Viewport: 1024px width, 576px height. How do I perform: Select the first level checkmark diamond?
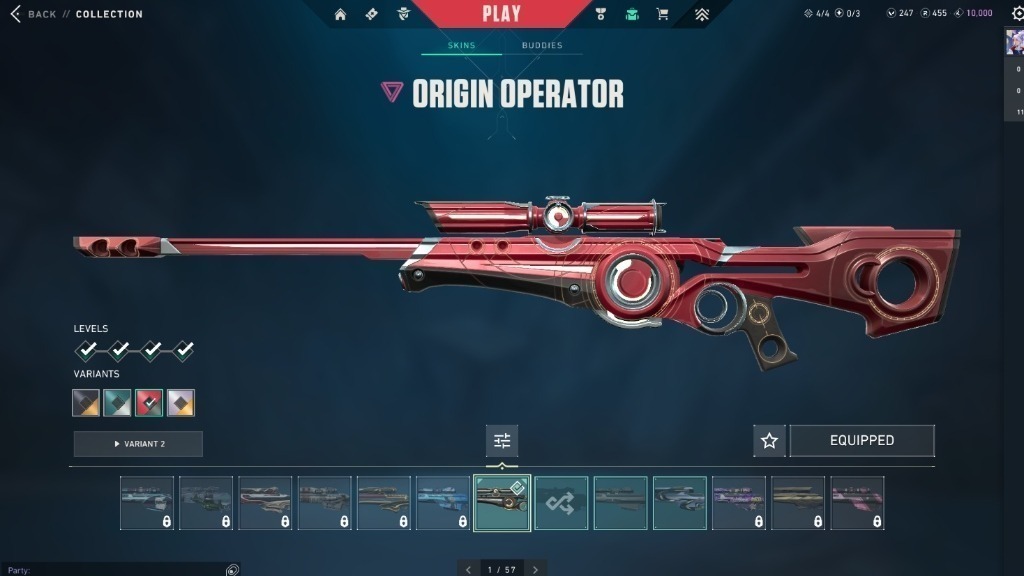click(87, 350)
